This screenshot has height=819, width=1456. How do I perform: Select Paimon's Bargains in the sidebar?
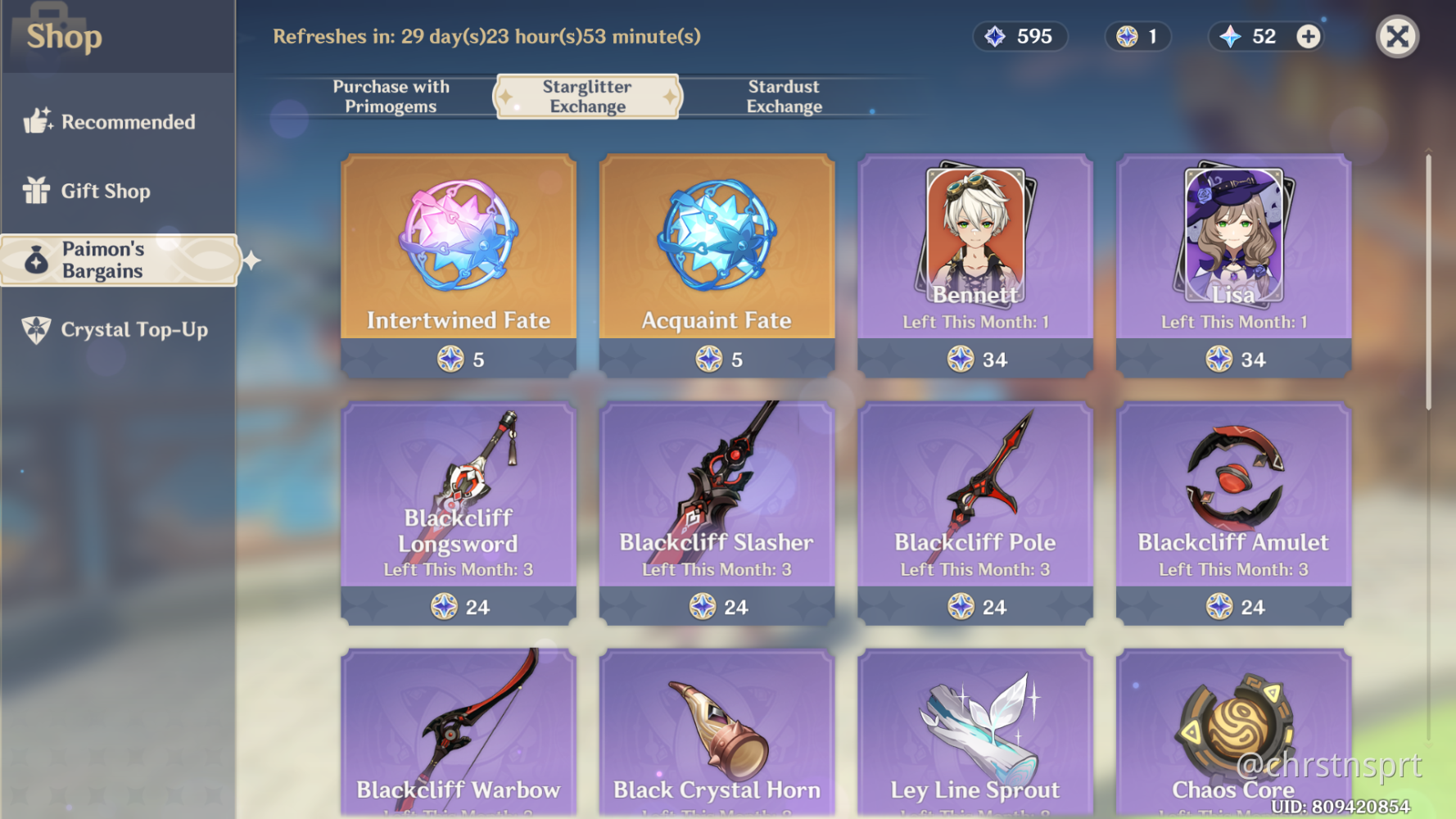coord(119,260)
